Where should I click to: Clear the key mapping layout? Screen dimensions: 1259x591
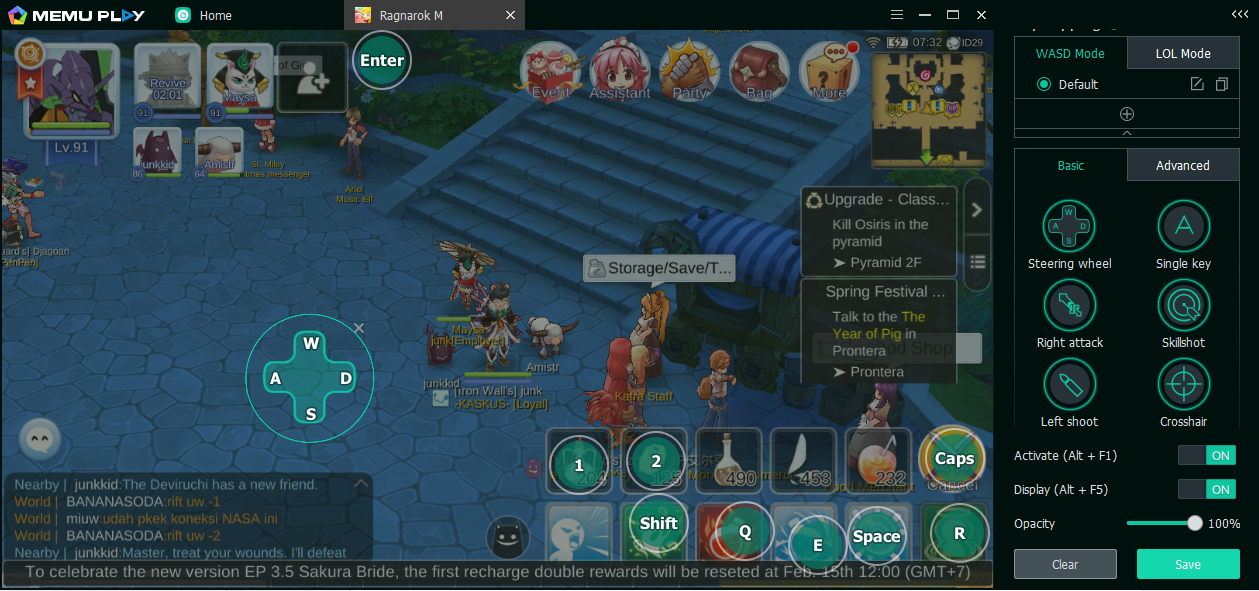point(1065,564)
